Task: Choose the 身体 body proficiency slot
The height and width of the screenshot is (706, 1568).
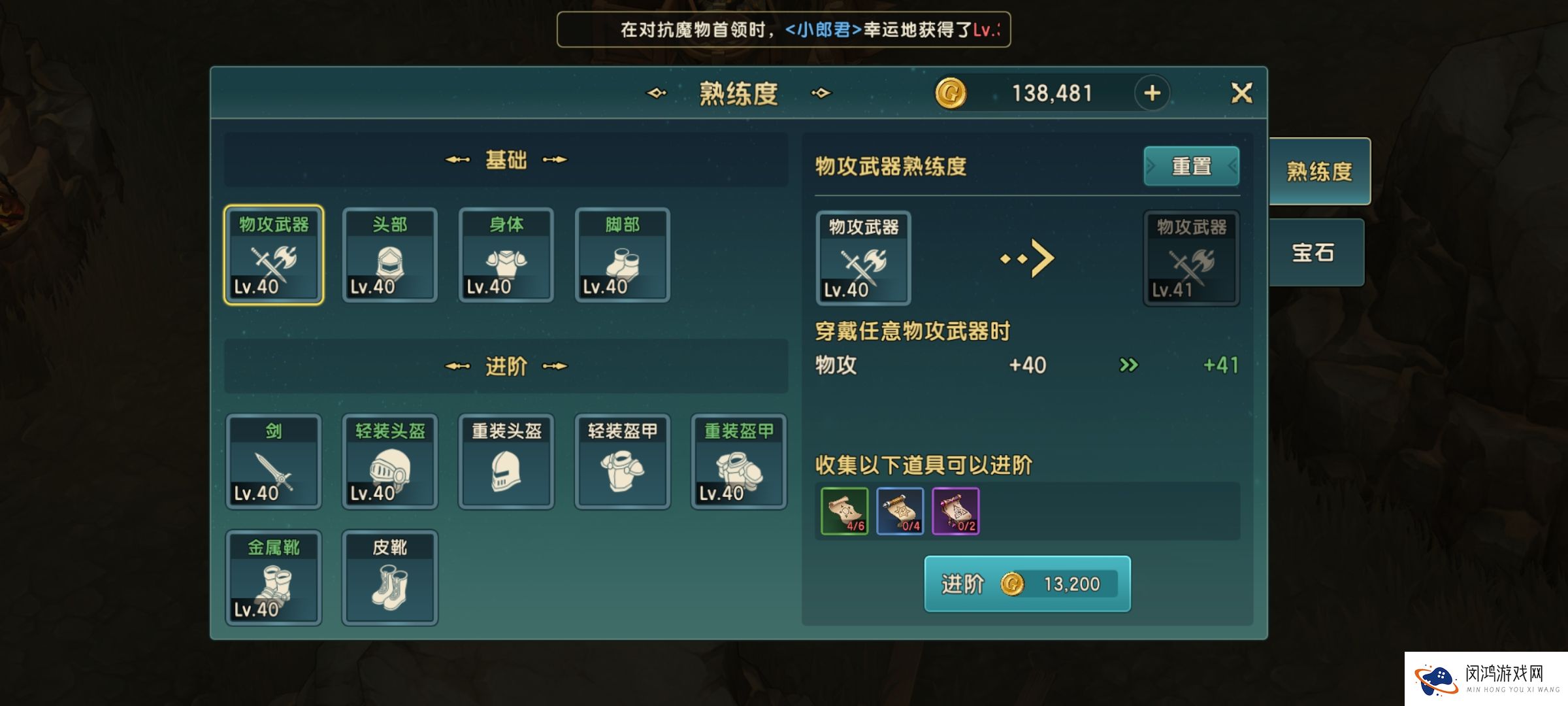Action: [506, 255]
